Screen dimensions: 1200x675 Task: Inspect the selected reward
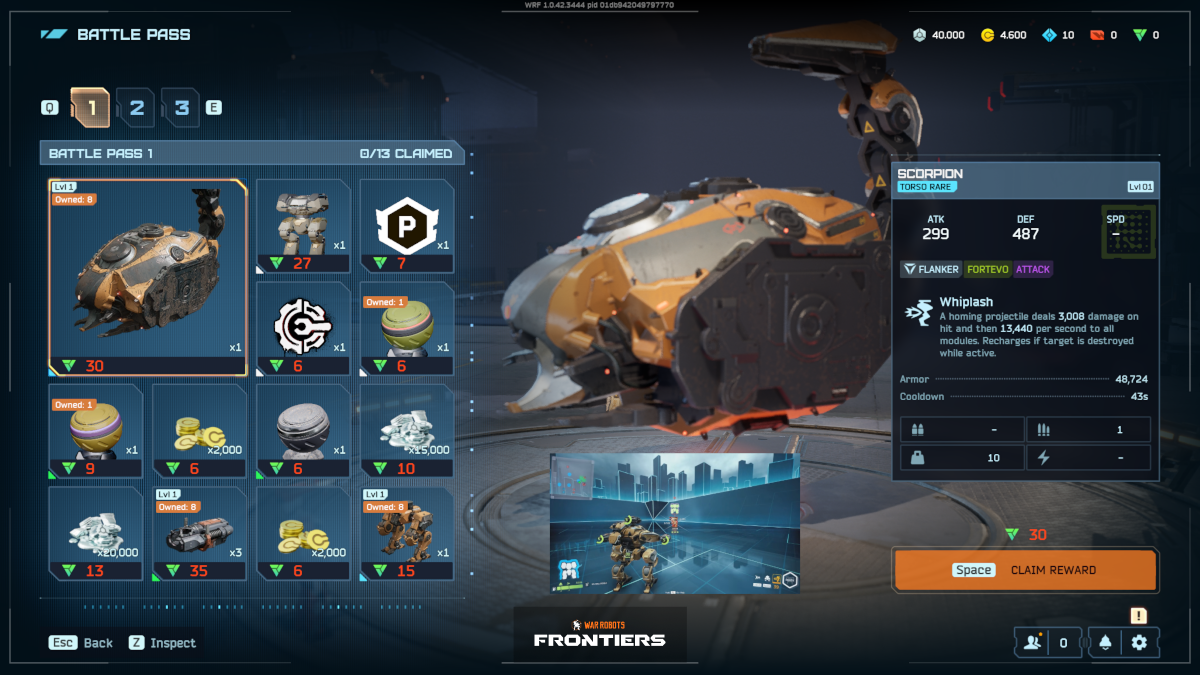tap(162, 643)
